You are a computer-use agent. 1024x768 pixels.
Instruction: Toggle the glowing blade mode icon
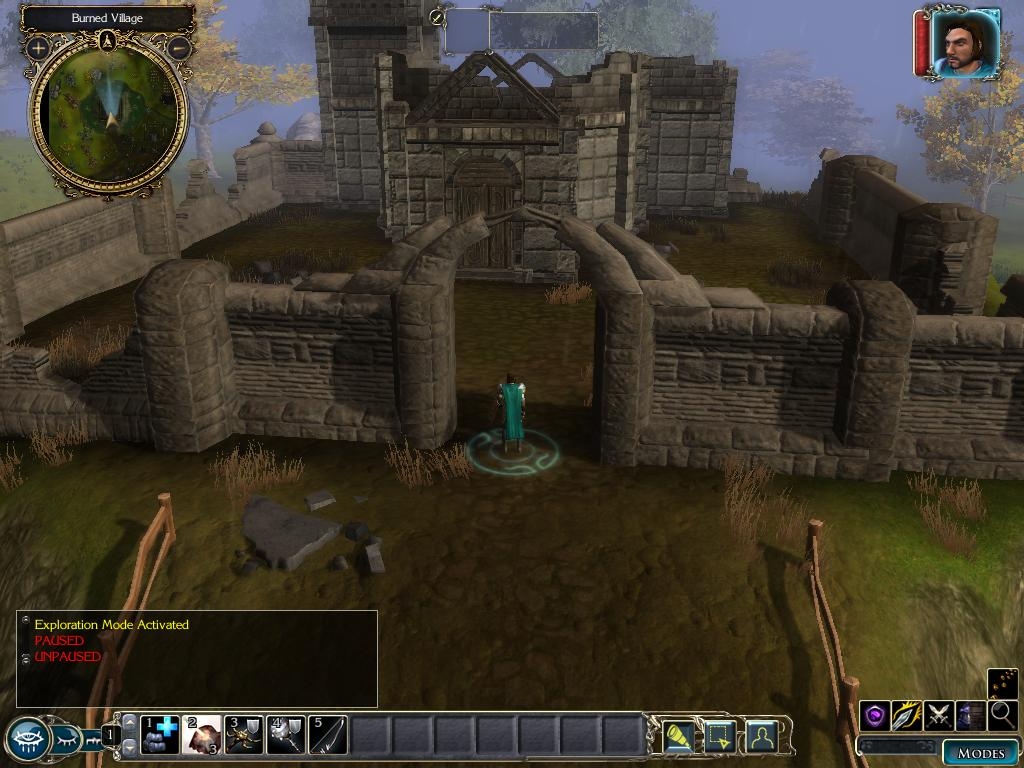coord(907,716)
